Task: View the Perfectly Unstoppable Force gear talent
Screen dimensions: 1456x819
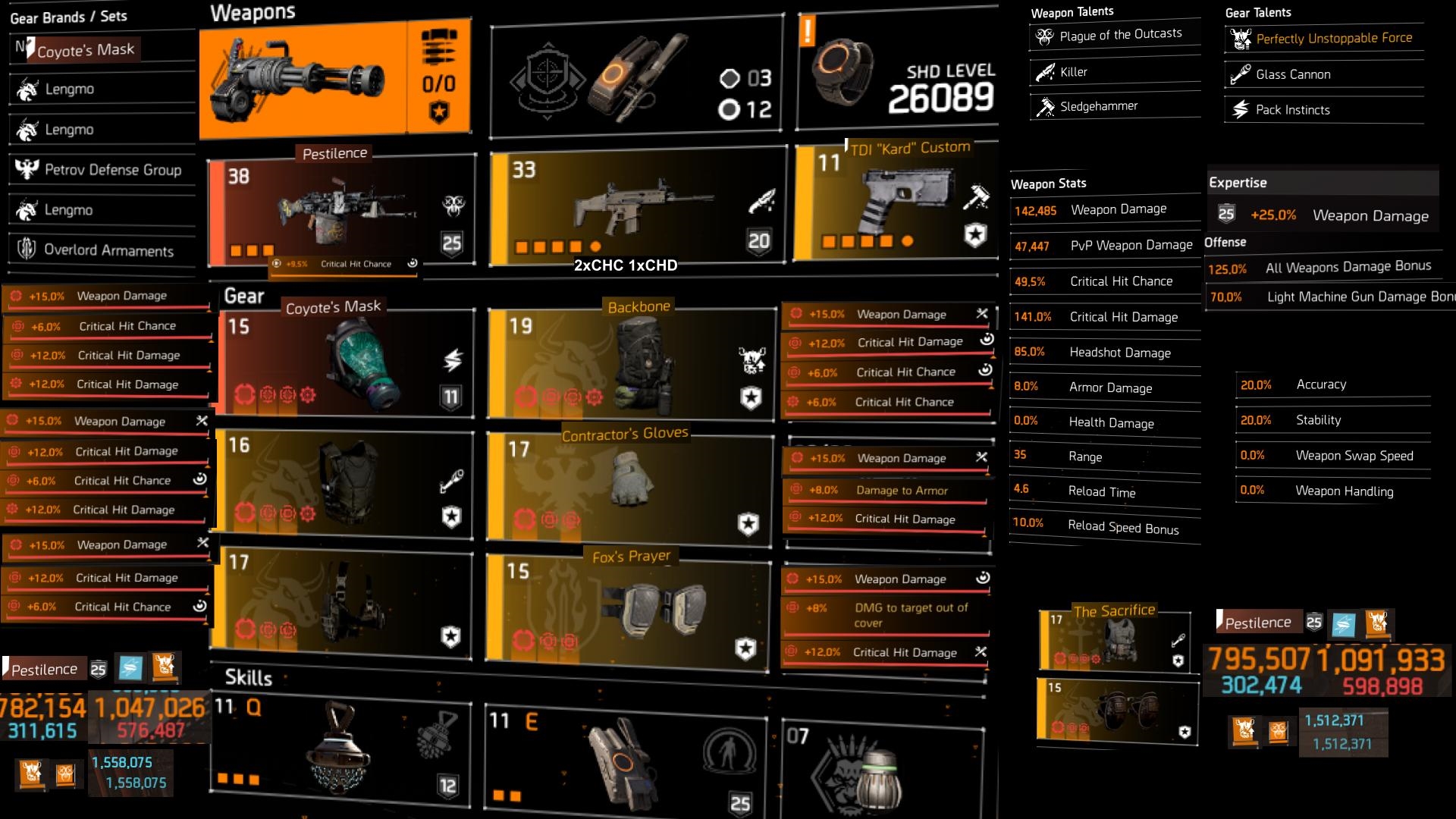Action: [1324, 39]
